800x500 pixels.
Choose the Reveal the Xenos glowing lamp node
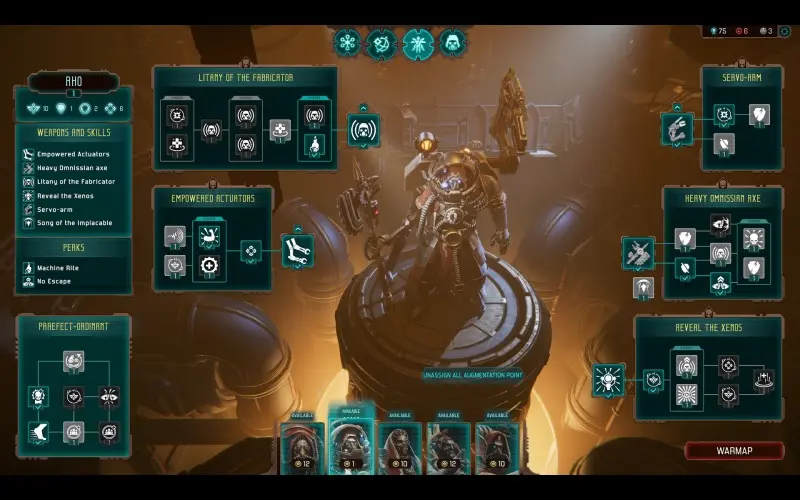(x=608, y=380)
